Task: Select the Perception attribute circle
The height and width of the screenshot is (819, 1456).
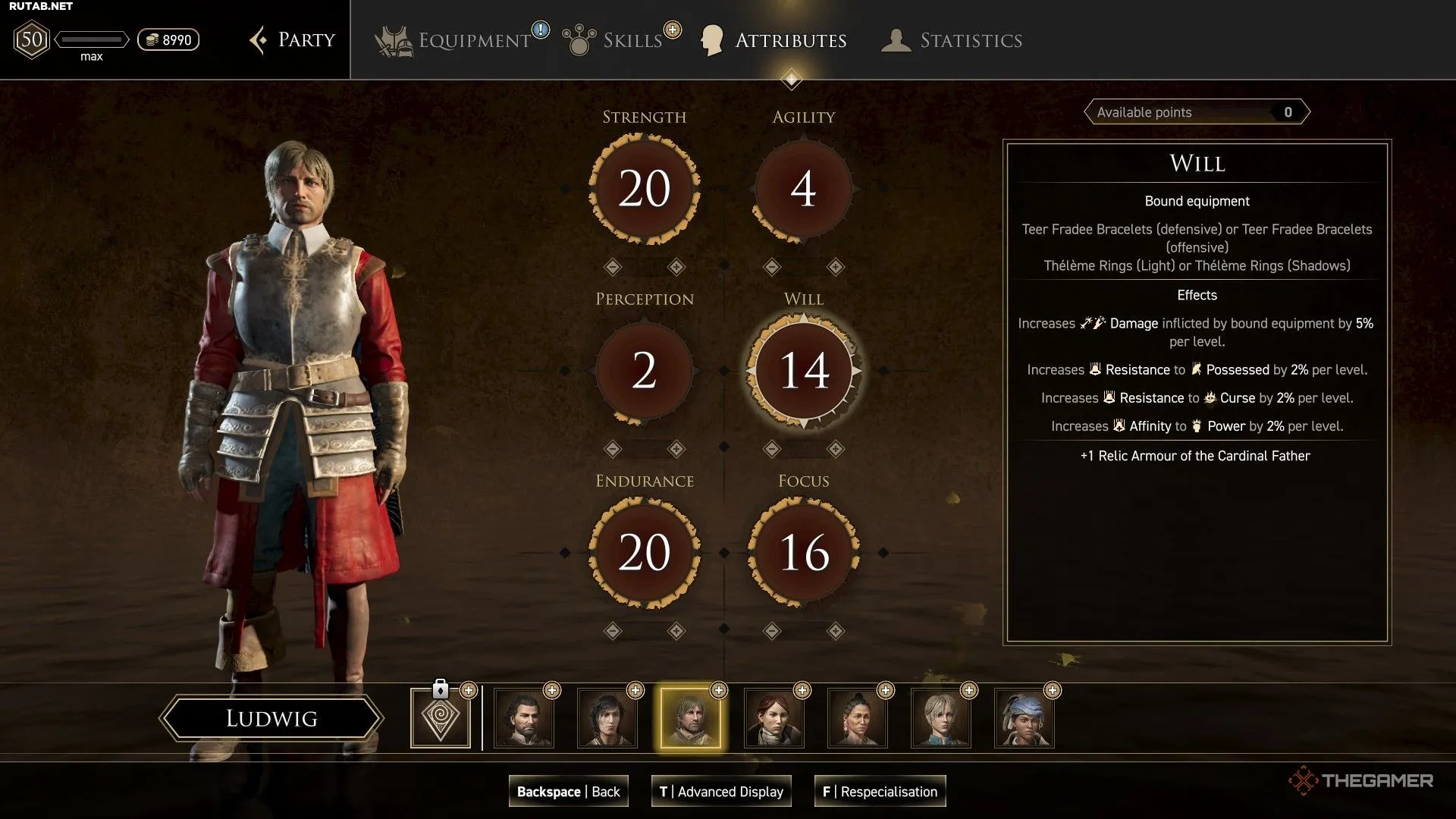Action: pos(645,371)
